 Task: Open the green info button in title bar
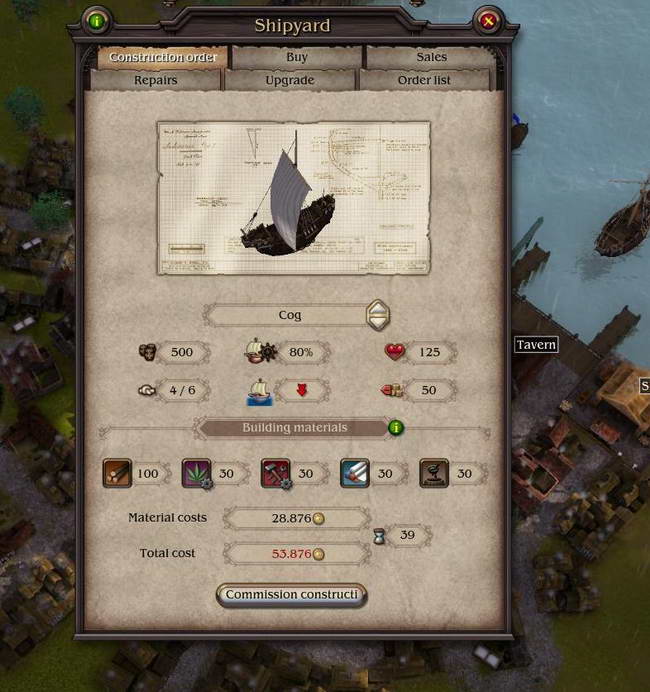tap(97, 20)
